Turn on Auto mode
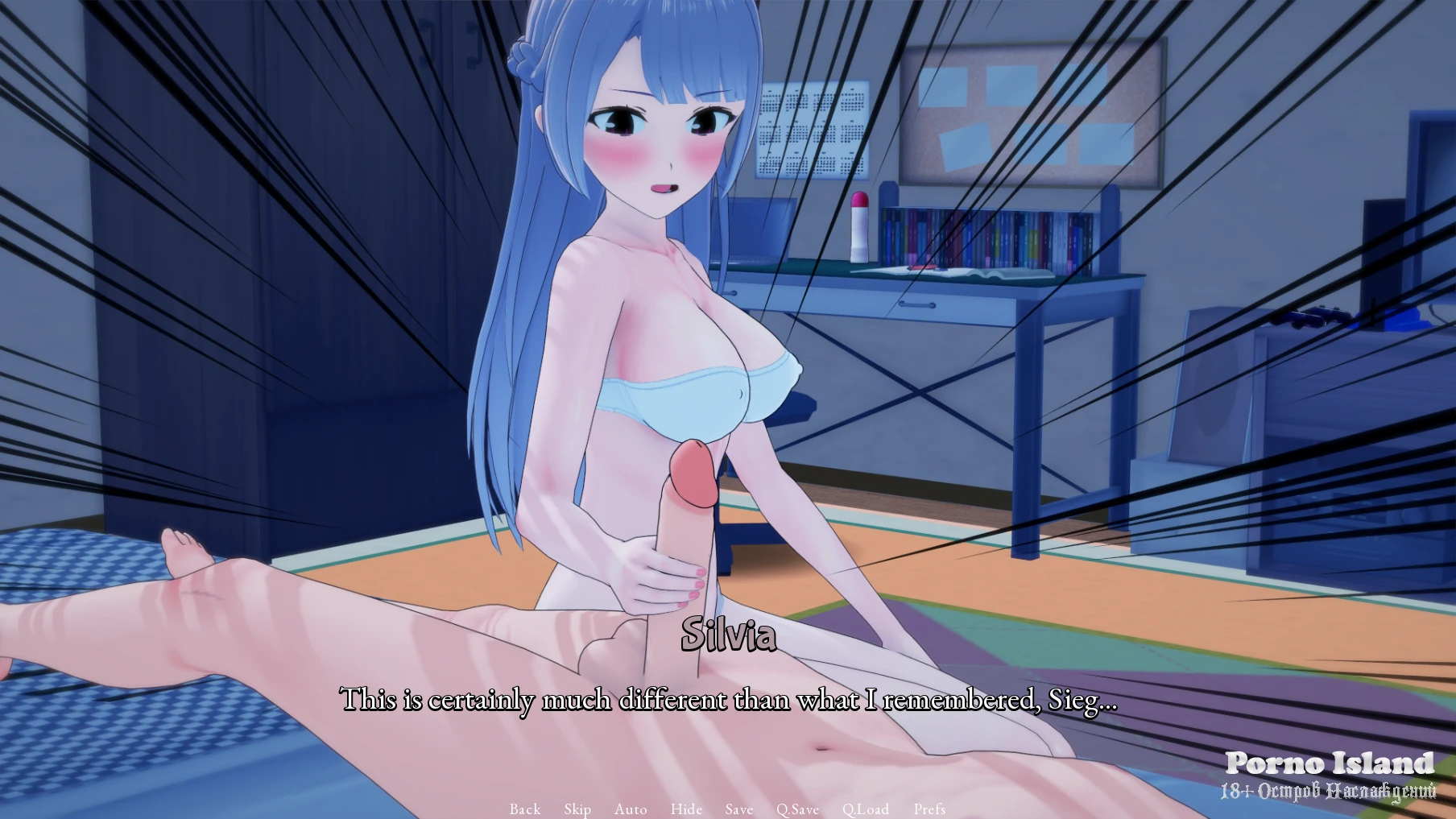Image resolution: width=1456 pixels, height=819 pixels. click(631, 809)
